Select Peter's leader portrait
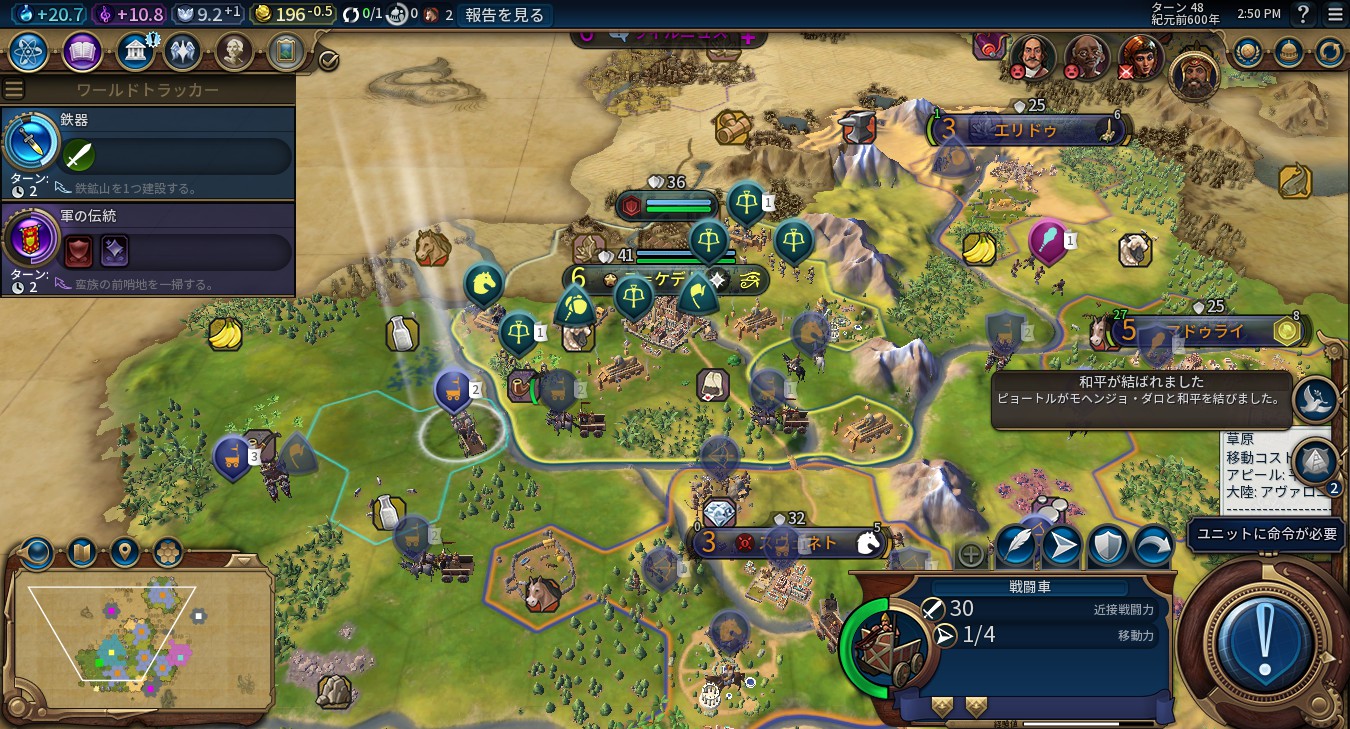Image resolution: width=1350 pixels, height=729 pixels. coord(1033,57)
